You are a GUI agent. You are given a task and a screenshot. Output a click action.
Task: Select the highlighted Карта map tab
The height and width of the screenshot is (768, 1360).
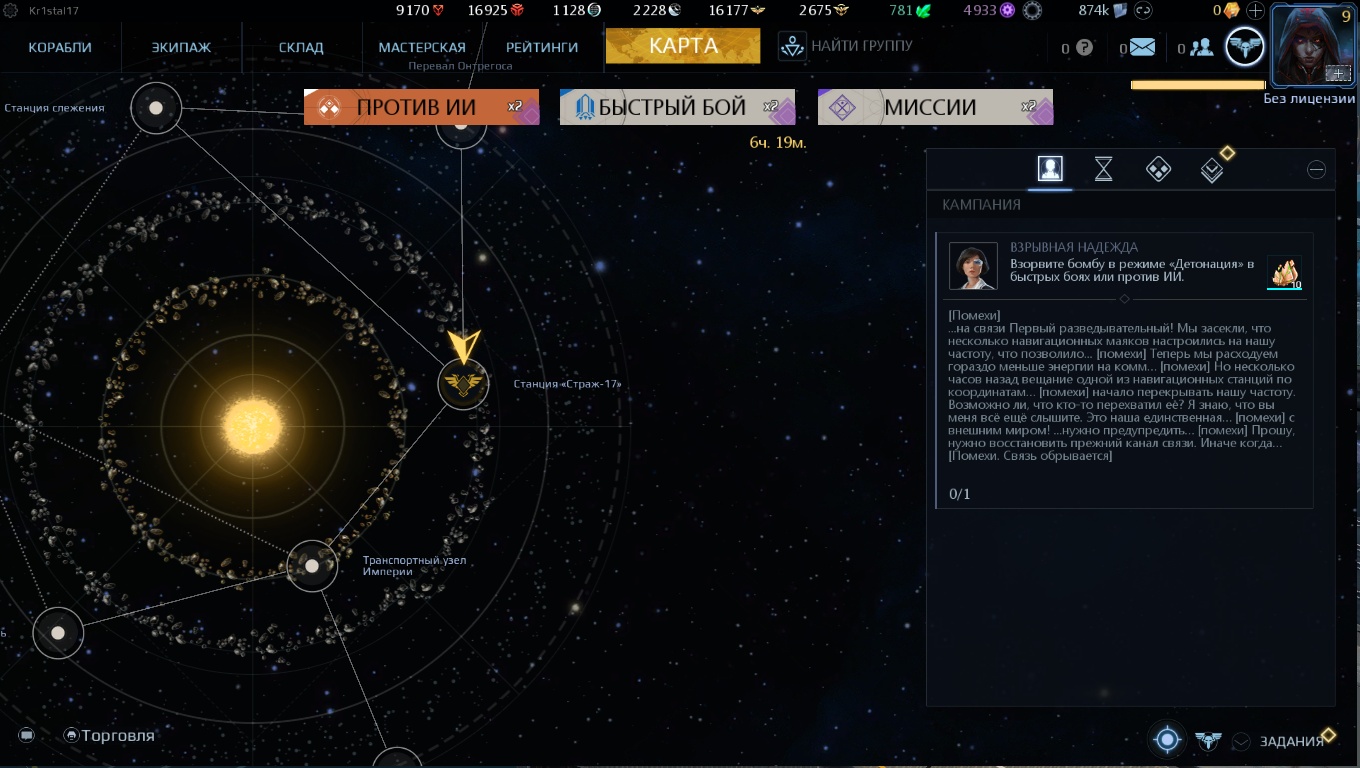coord(683,46)
